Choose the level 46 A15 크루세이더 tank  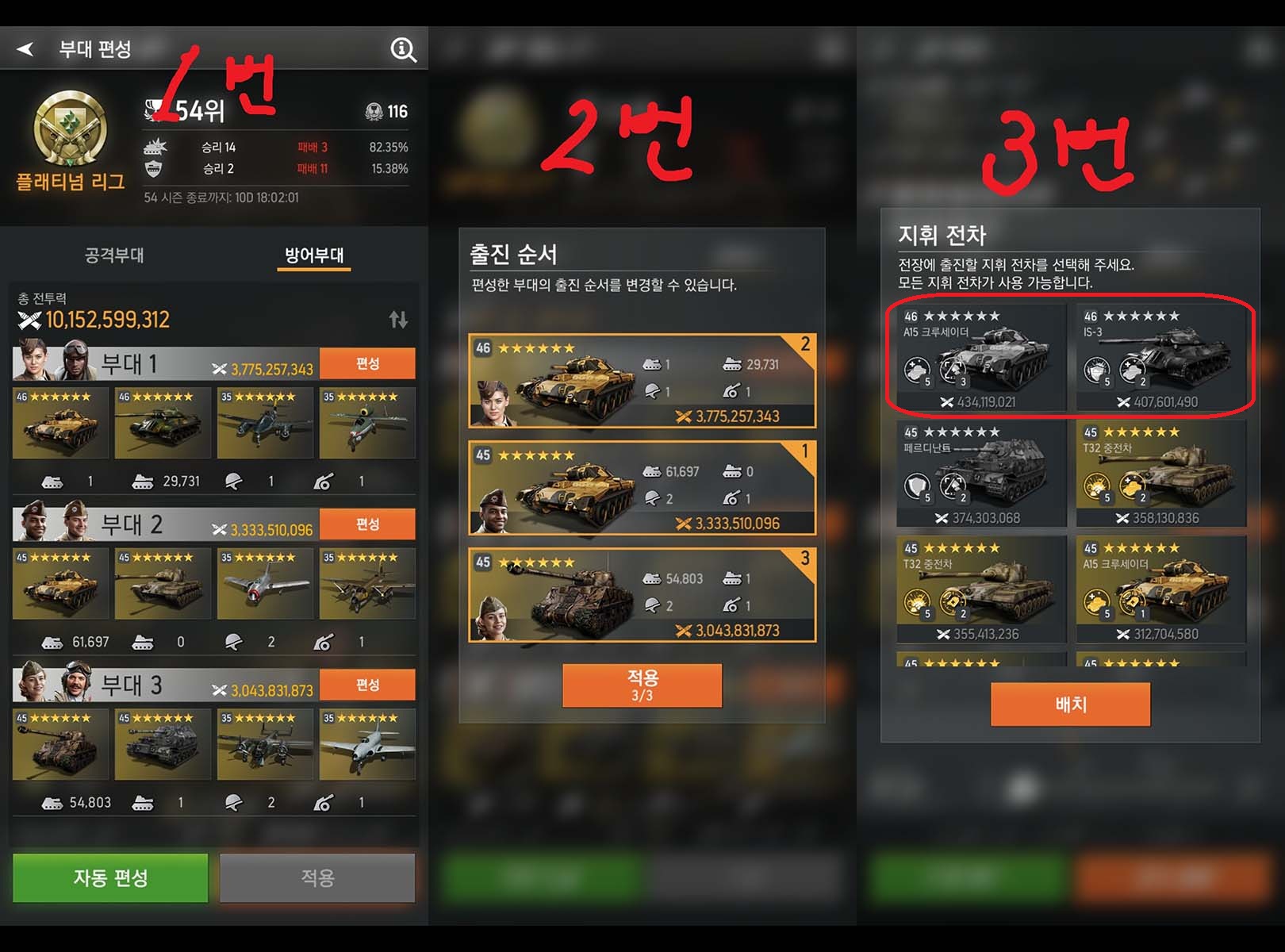pos(981,358)
